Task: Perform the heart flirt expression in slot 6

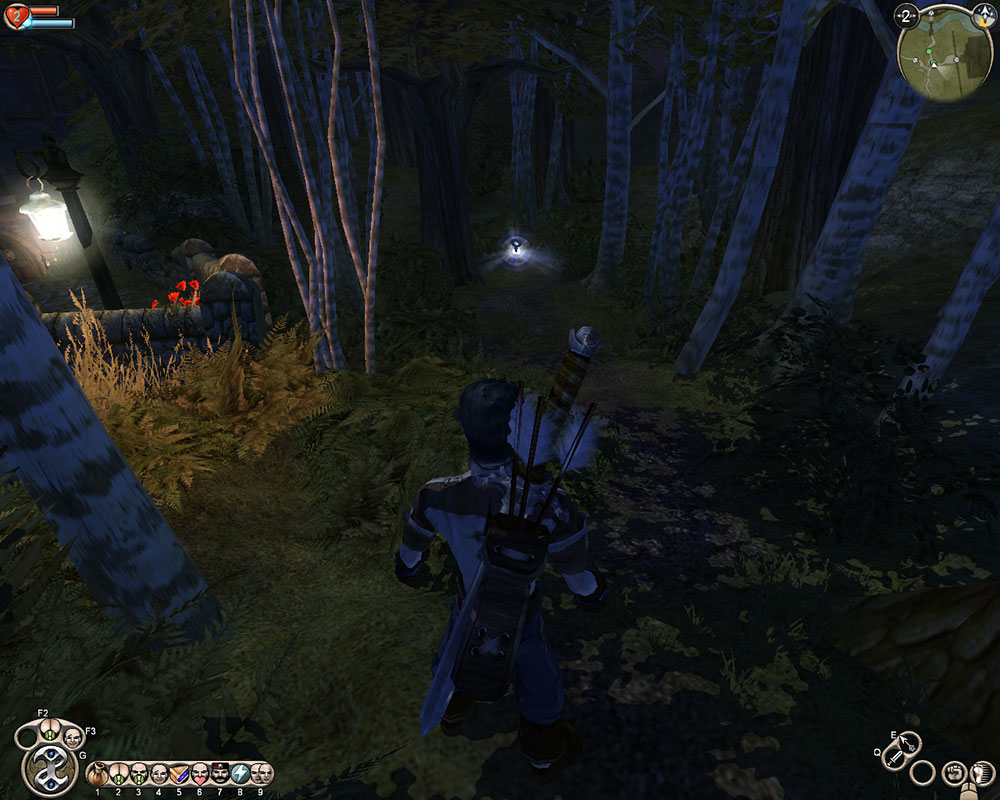Action: coord(199,773)
